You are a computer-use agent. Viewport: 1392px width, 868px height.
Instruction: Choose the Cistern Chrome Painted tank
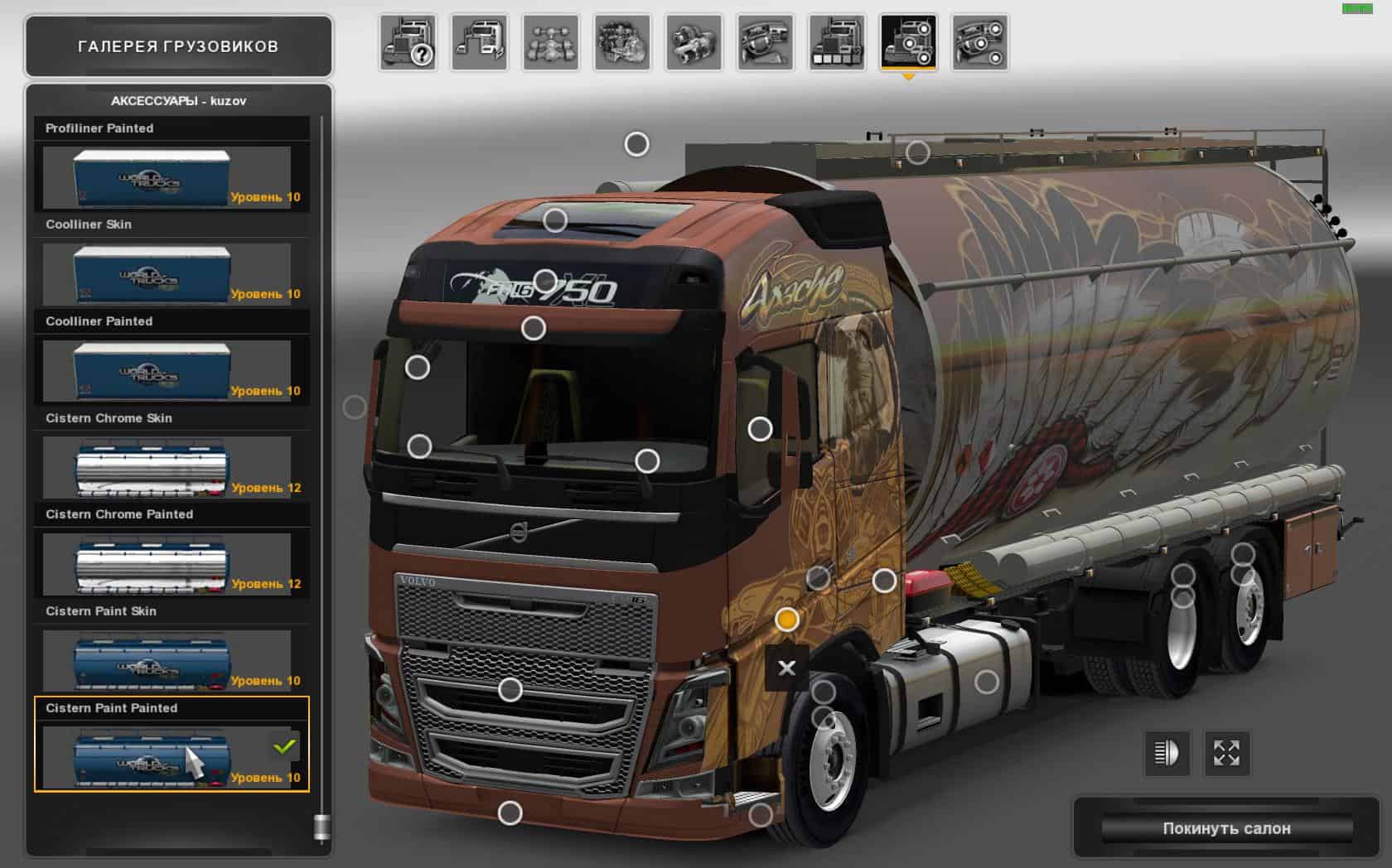(x=167, y=564)
